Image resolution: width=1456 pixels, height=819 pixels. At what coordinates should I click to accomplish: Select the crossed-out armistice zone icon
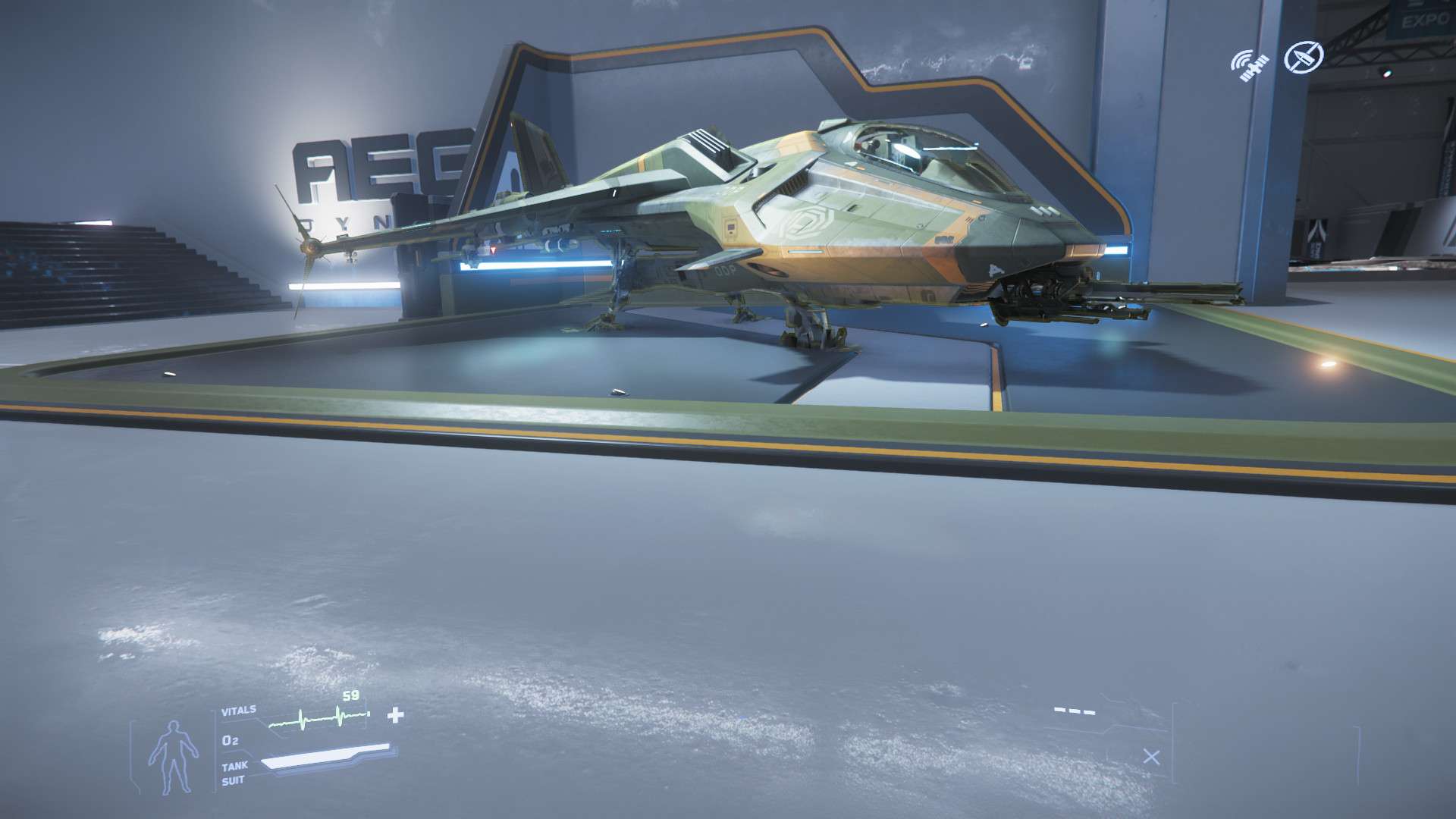click(1304, 57)
